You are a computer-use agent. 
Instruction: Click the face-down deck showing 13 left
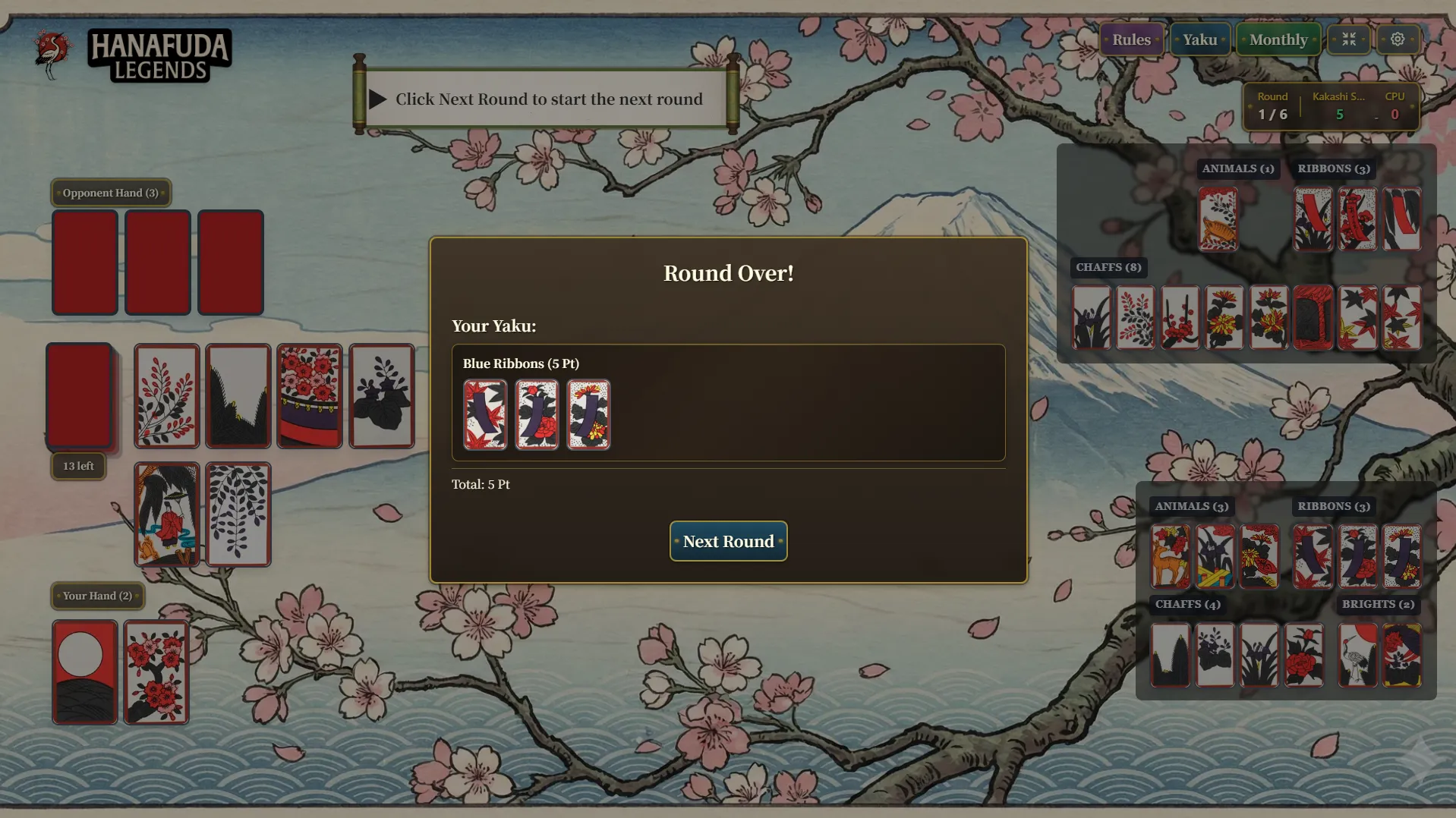[x=80, y=396]
